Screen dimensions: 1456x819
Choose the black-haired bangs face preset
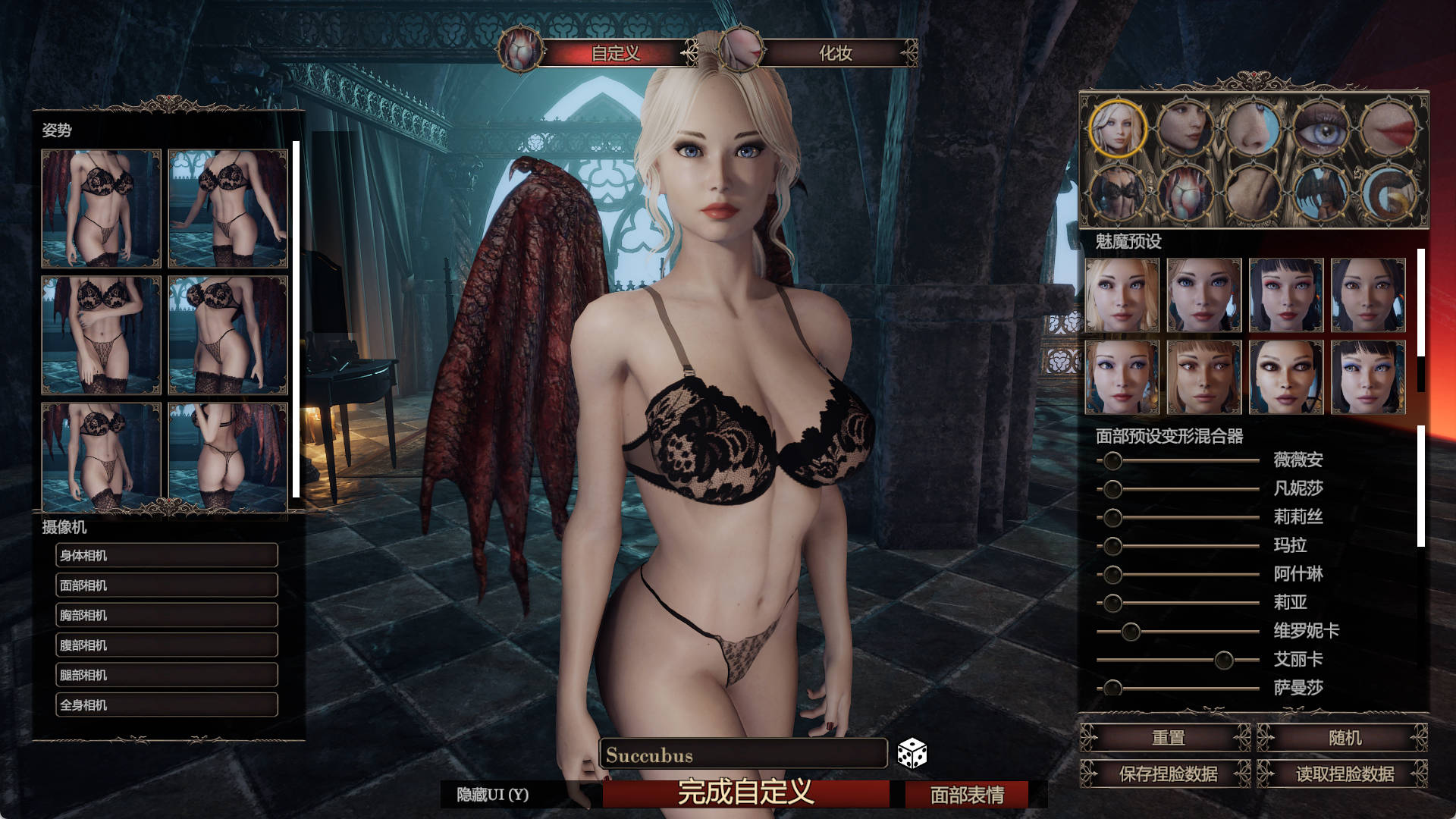1286,295
